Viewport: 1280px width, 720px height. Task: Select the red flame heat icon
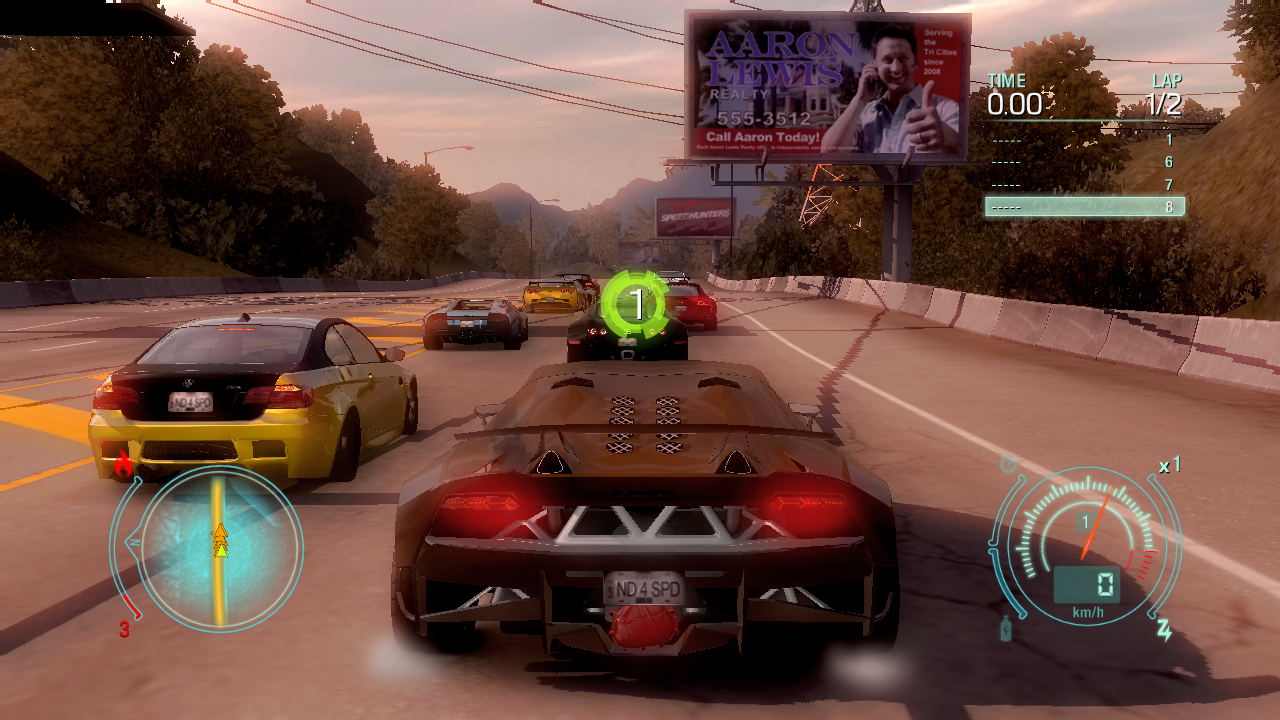tap(124, 464)
